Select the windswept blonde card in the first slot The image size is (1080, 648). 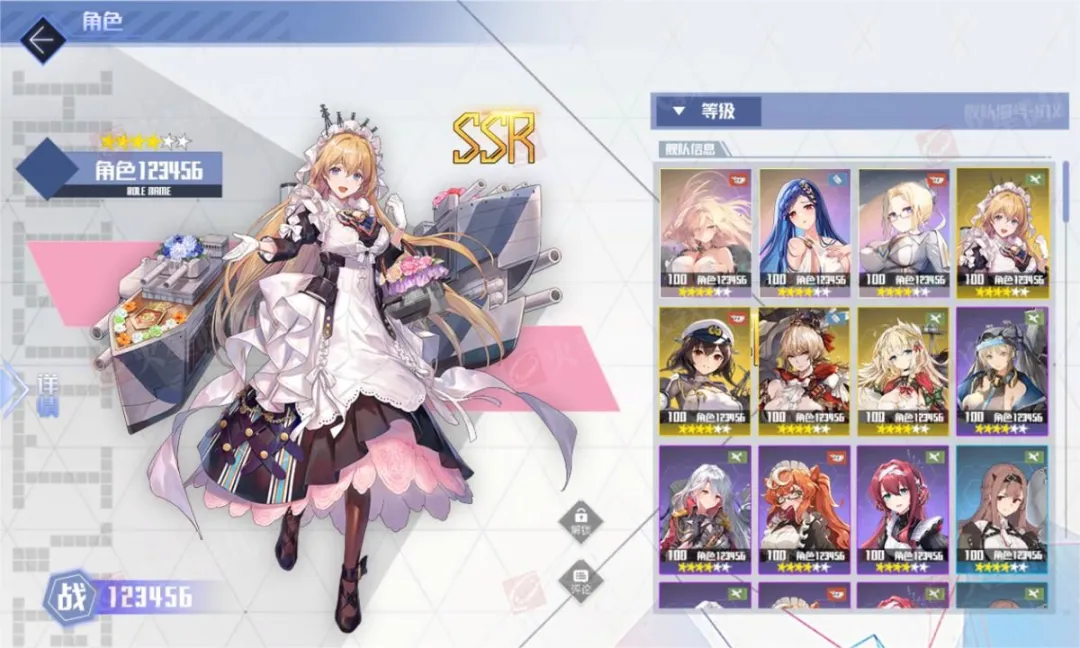coord(706,232)
